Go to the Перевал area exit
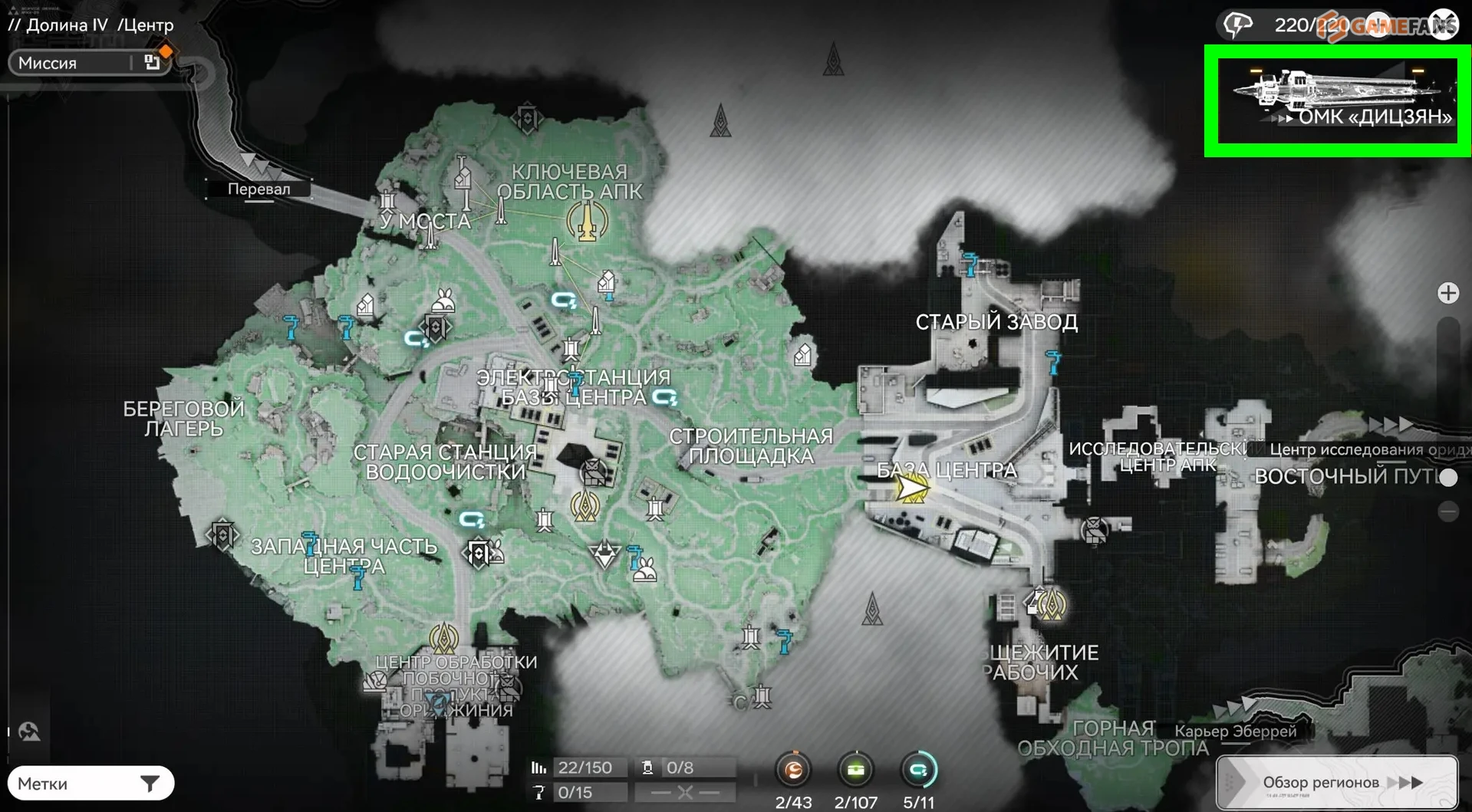This screenshot has width=1472, height=812. tap(259, 189)
